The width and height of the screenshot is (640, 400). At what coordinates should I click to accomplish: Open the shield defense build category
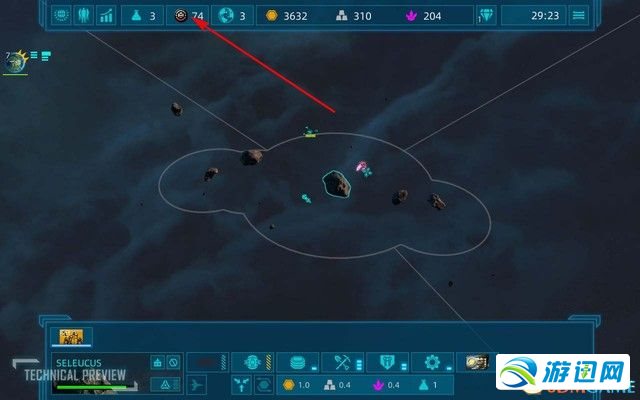click(386, 362)
